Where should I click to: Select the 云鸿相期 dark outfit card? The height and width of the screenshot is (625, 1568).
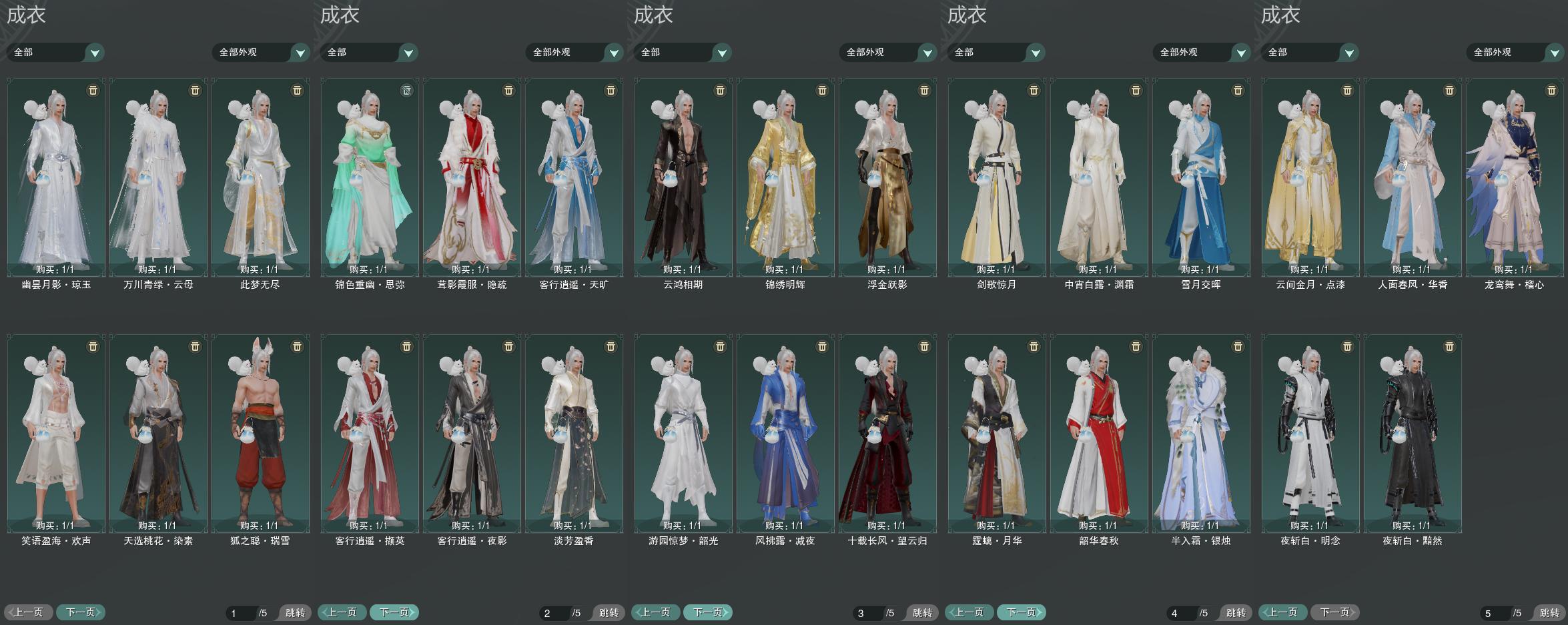(x=683, y=177)
